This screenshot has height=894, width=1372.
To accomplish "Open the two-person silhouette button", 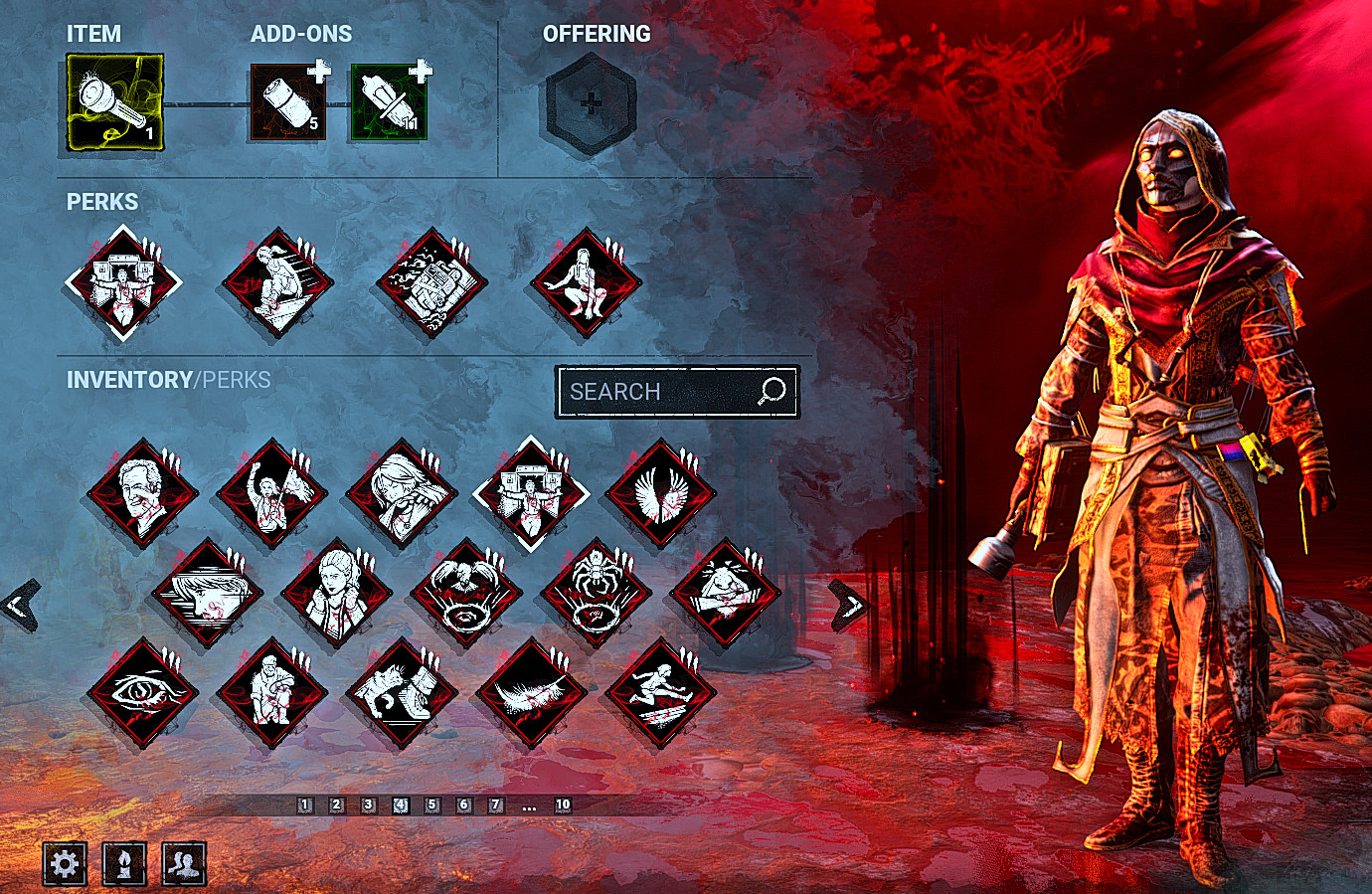I will (184, 863).
